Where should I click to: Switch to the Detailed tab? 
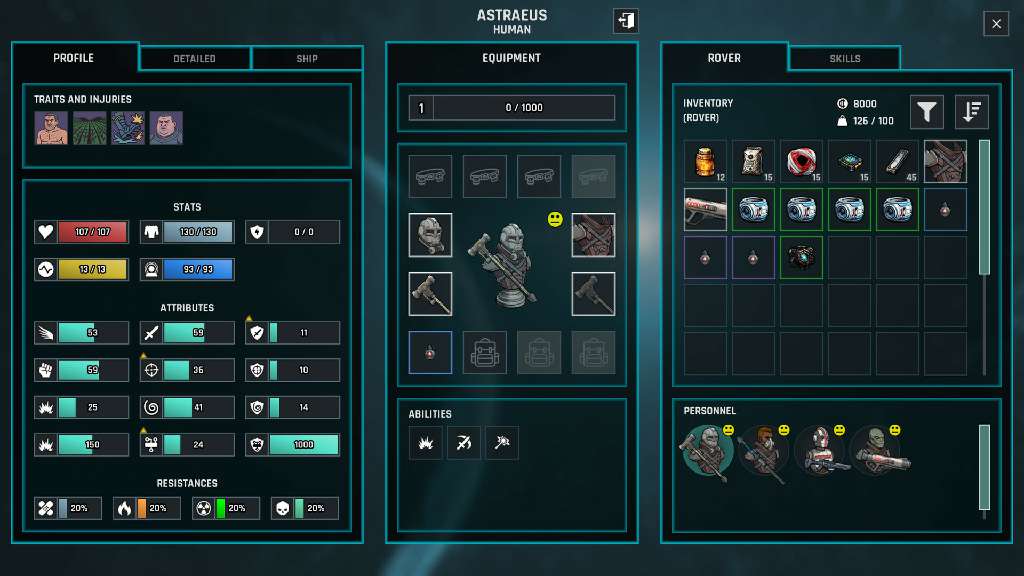(x=194, y=58)
